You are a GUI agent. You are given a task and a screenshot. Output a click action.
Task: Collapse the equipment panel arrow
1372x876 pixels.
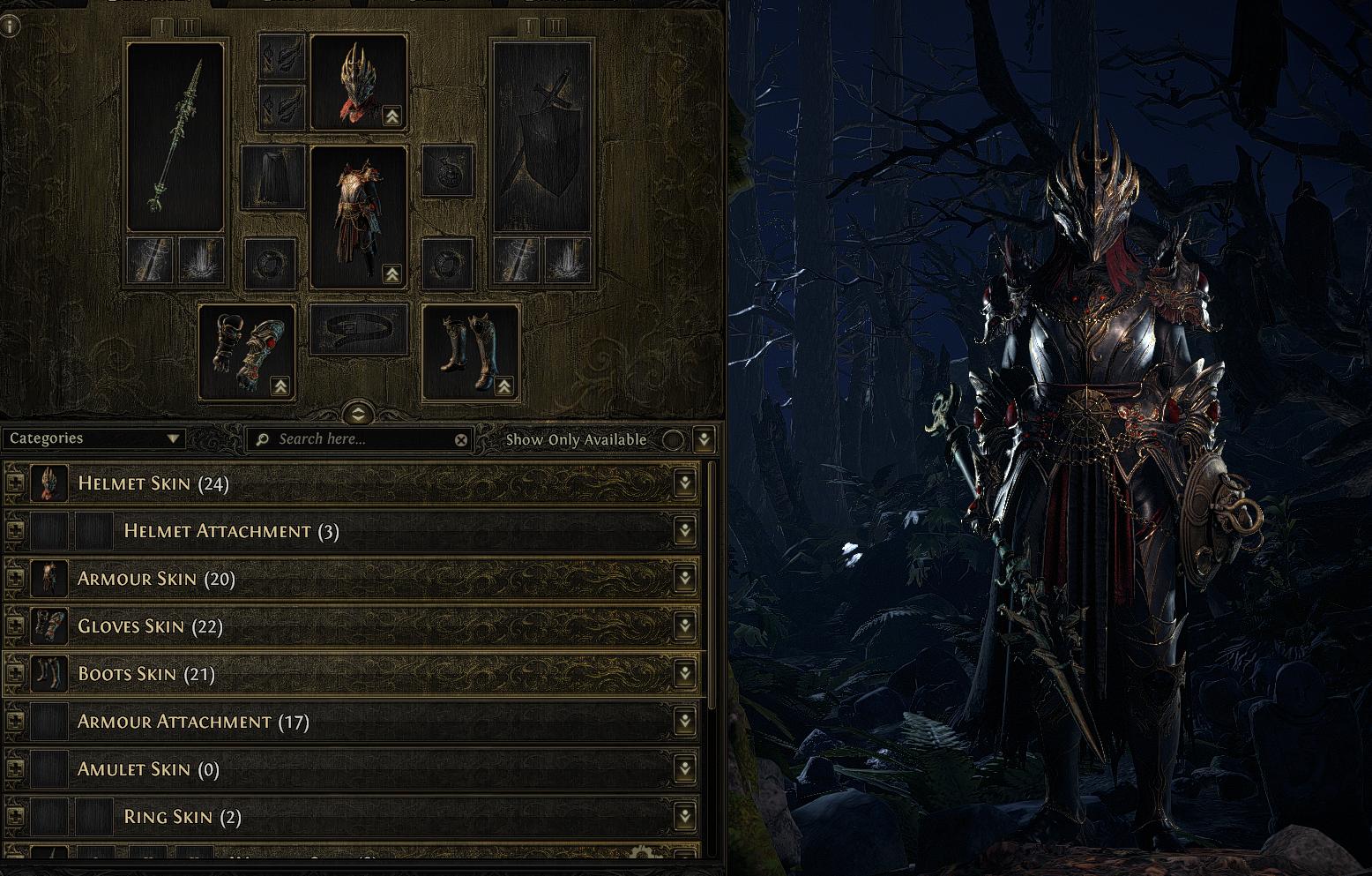point(358,413)
